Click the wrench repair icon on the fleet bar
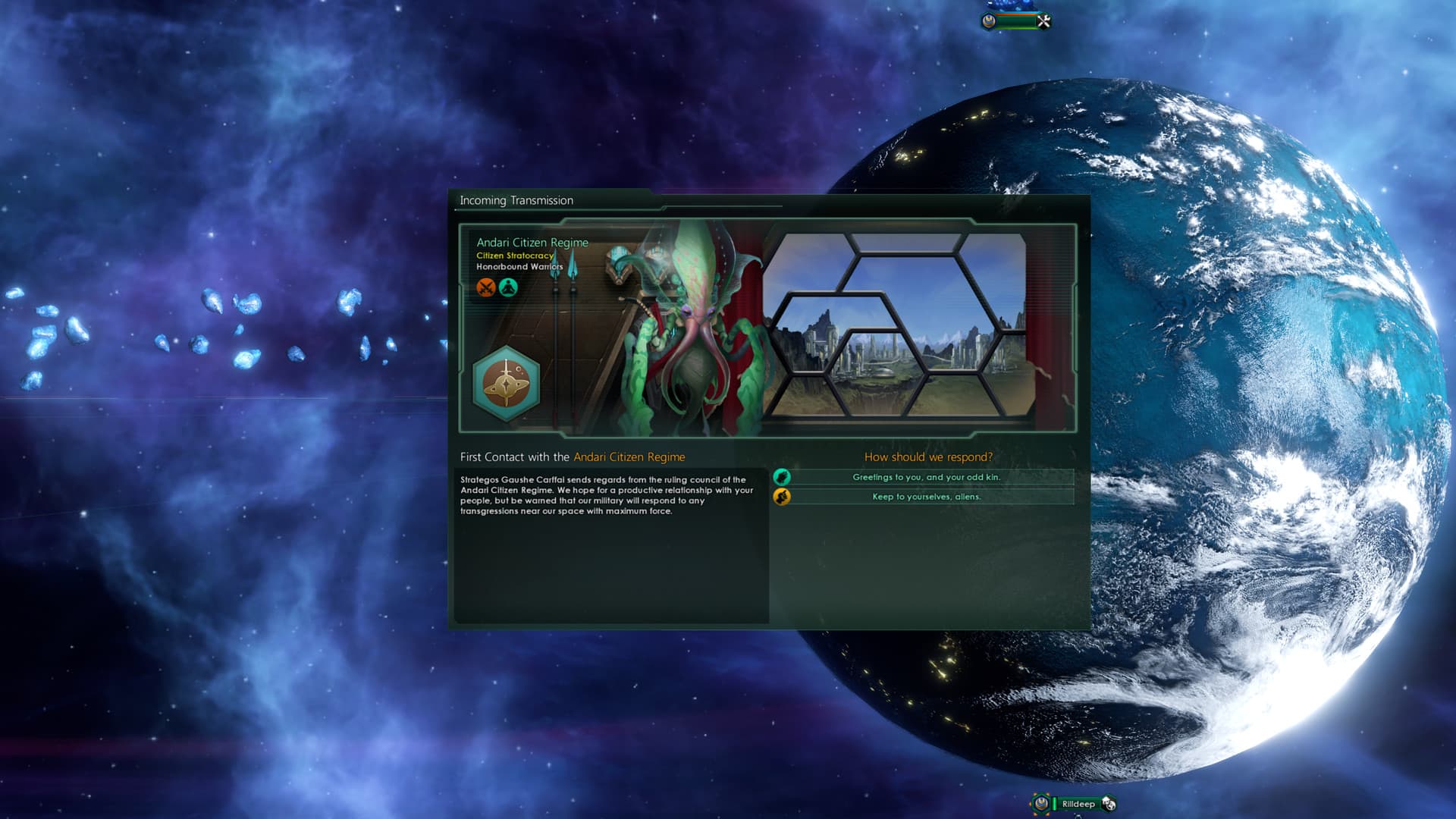The height and width of the screenshot is (819, 1456). (x=1044, y=20)
